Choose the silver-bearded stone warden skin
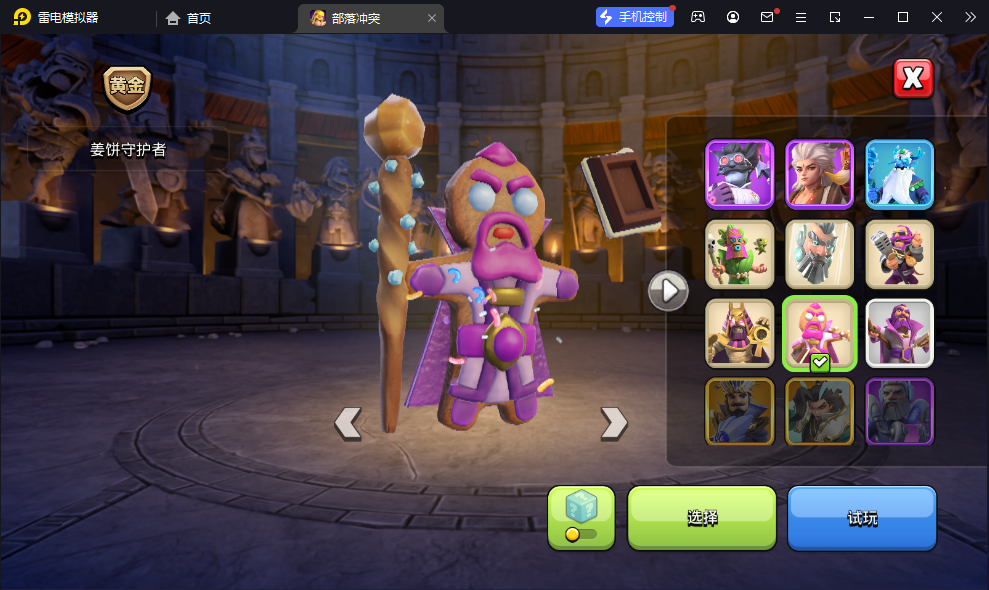989x590 pixels. coord(819,254)
